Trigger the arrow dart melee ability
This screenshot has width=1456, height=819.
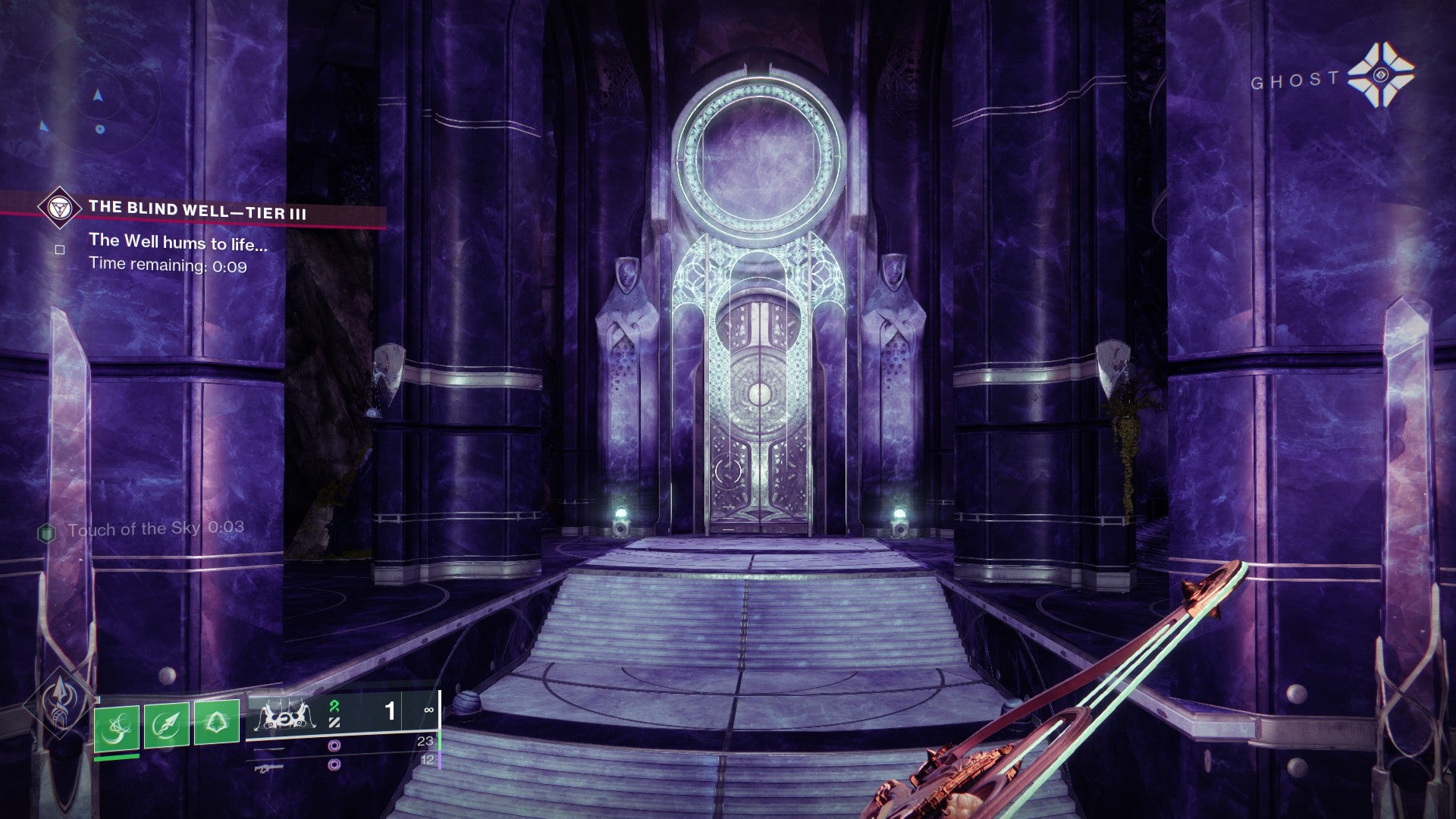pos(167,726)
